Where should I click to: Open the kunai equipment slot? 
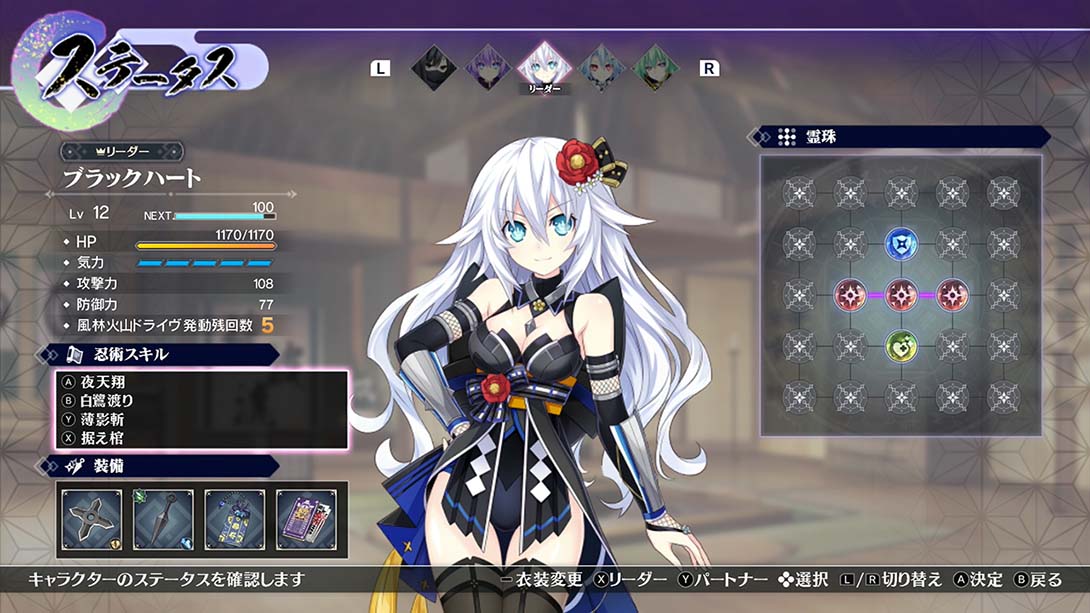[x=163, y=520]
